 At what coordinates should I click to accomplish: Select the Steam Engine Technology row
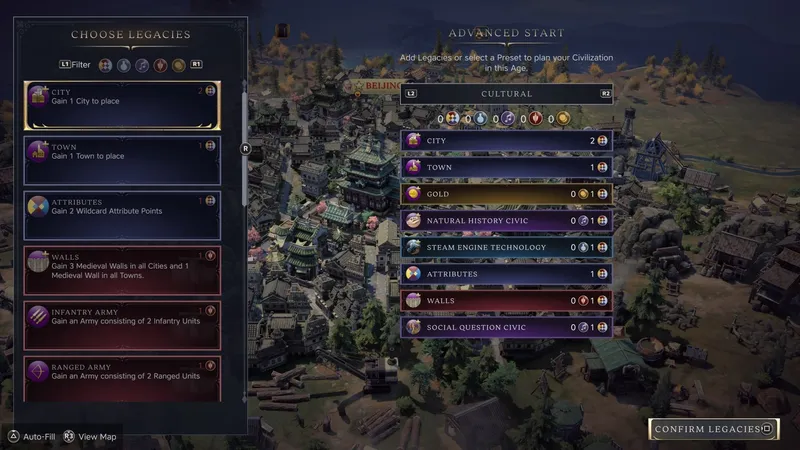pos(506,247)
